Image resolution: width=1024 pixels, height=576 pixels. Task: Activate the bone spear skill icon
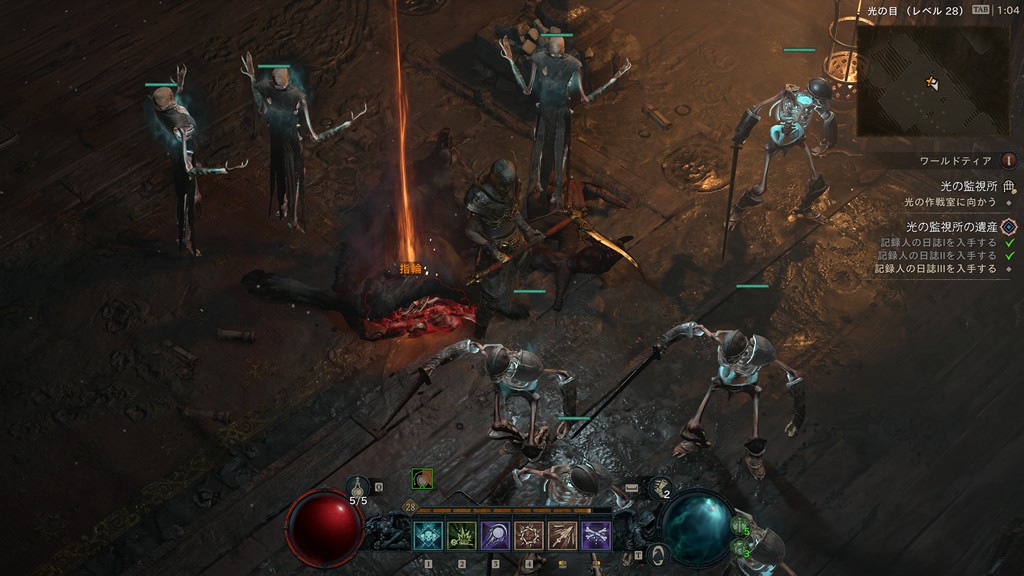click(562, 536)
